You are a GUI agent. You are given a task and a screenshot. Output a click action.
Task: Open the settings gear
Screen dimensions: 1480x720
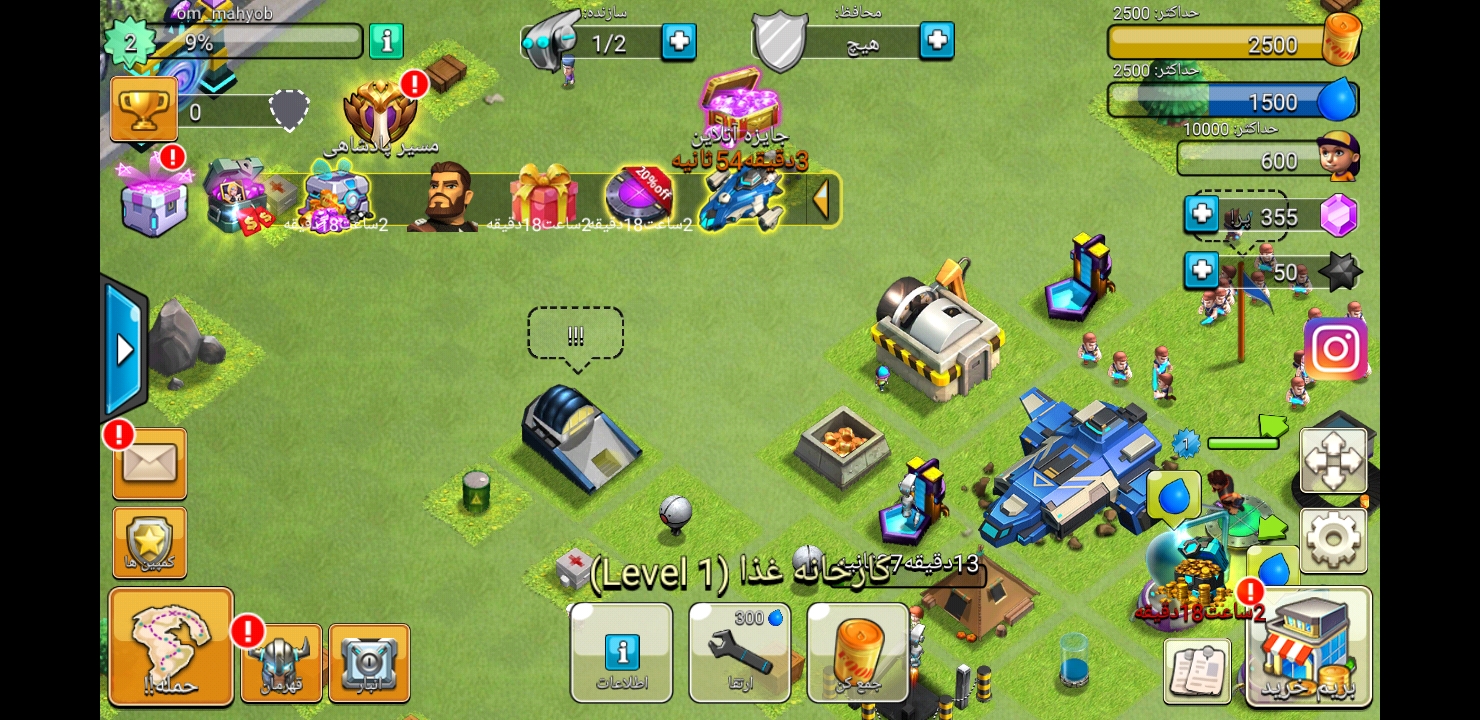(1333, 540)
